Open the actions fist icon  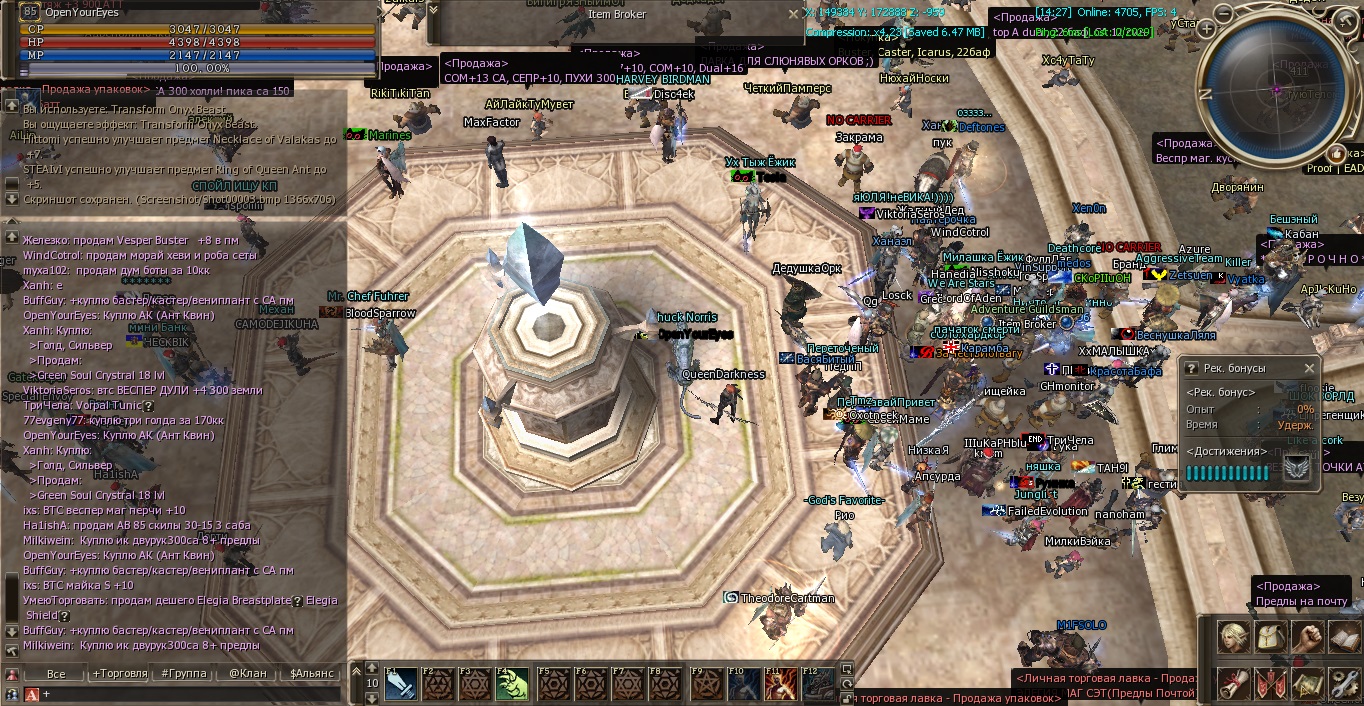(x=1308, y=636)
